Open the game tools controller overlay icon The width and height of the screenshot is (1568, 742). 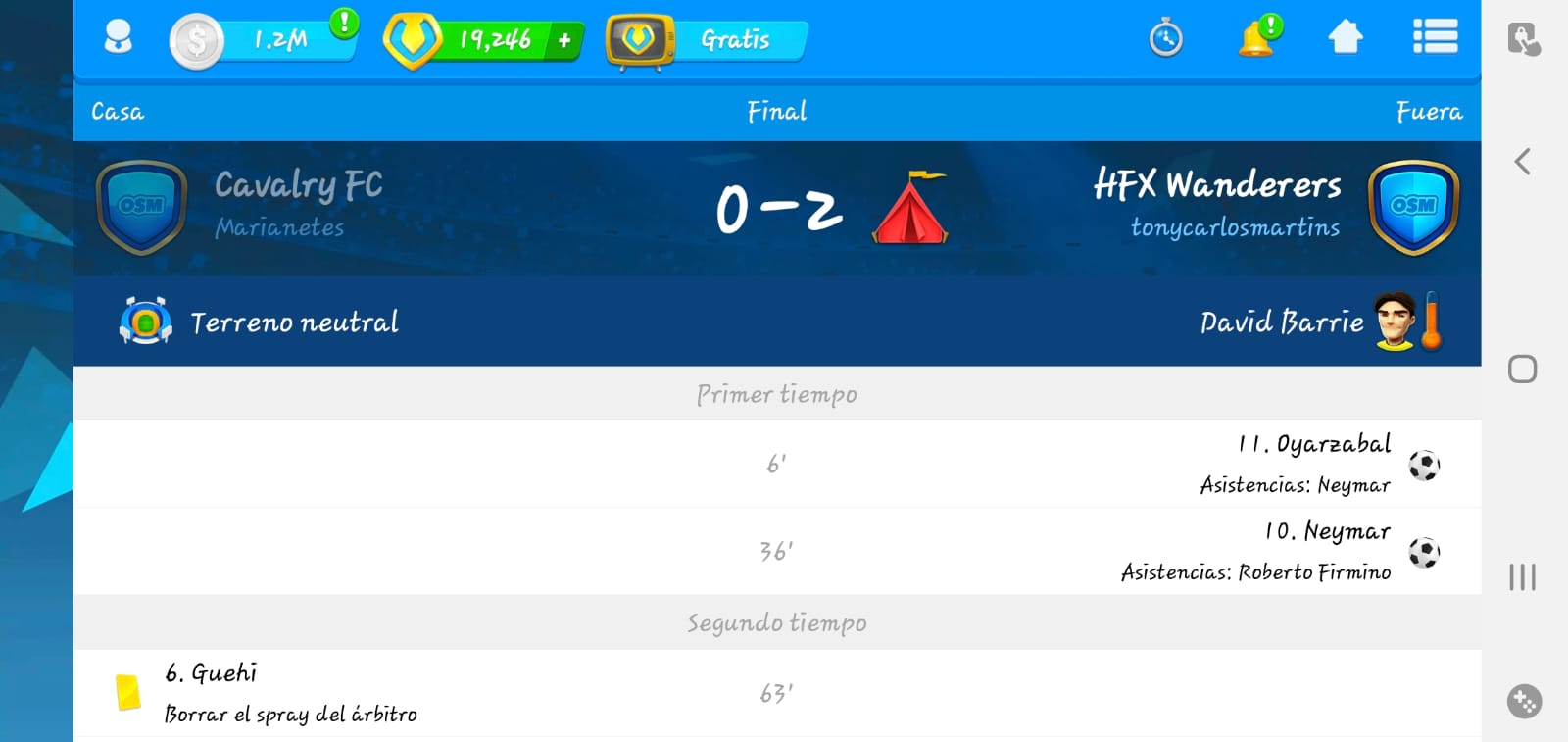click(x=1524, y=701)
